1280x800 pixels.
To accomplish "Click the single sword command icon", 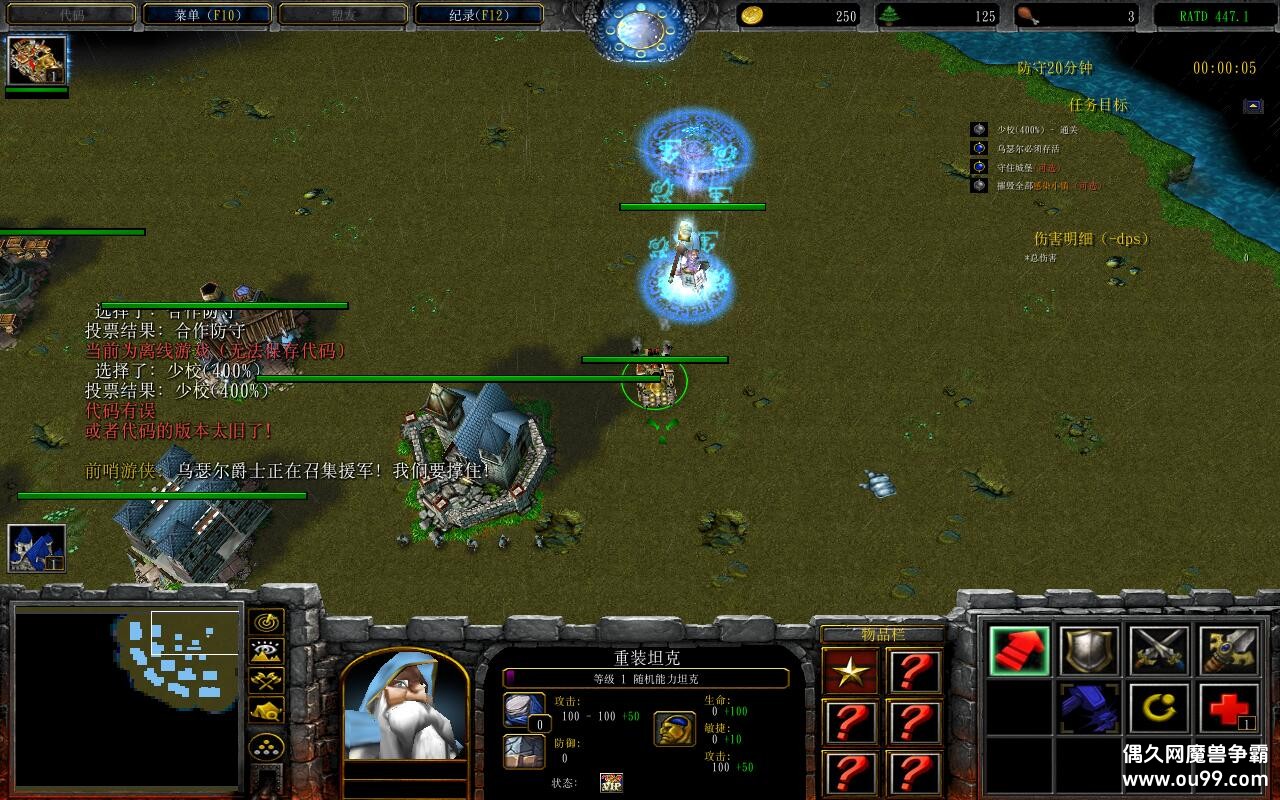I will pyautogui.click(x=1229, y=651).
